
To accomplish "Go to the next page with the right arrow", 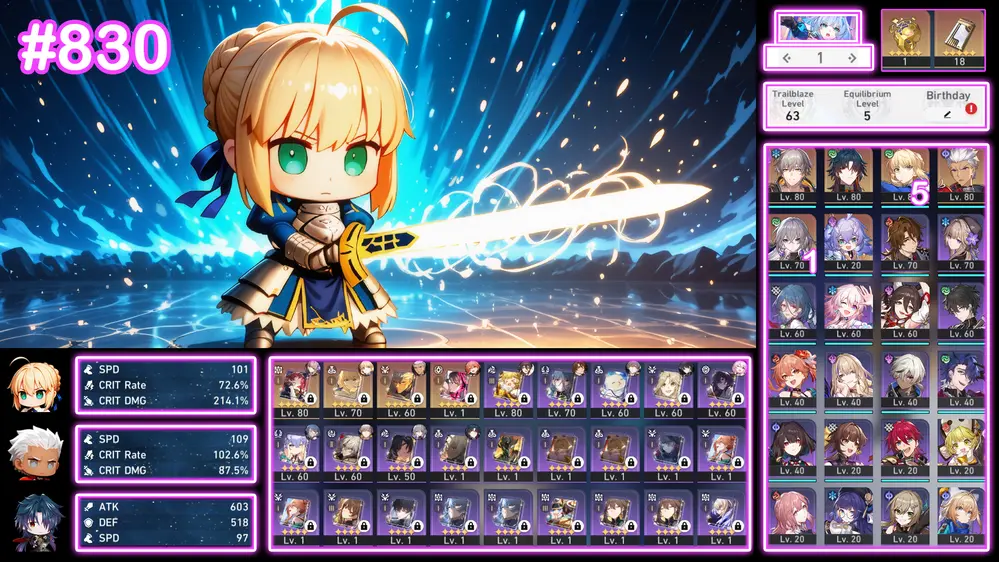I will pos(852,58).
